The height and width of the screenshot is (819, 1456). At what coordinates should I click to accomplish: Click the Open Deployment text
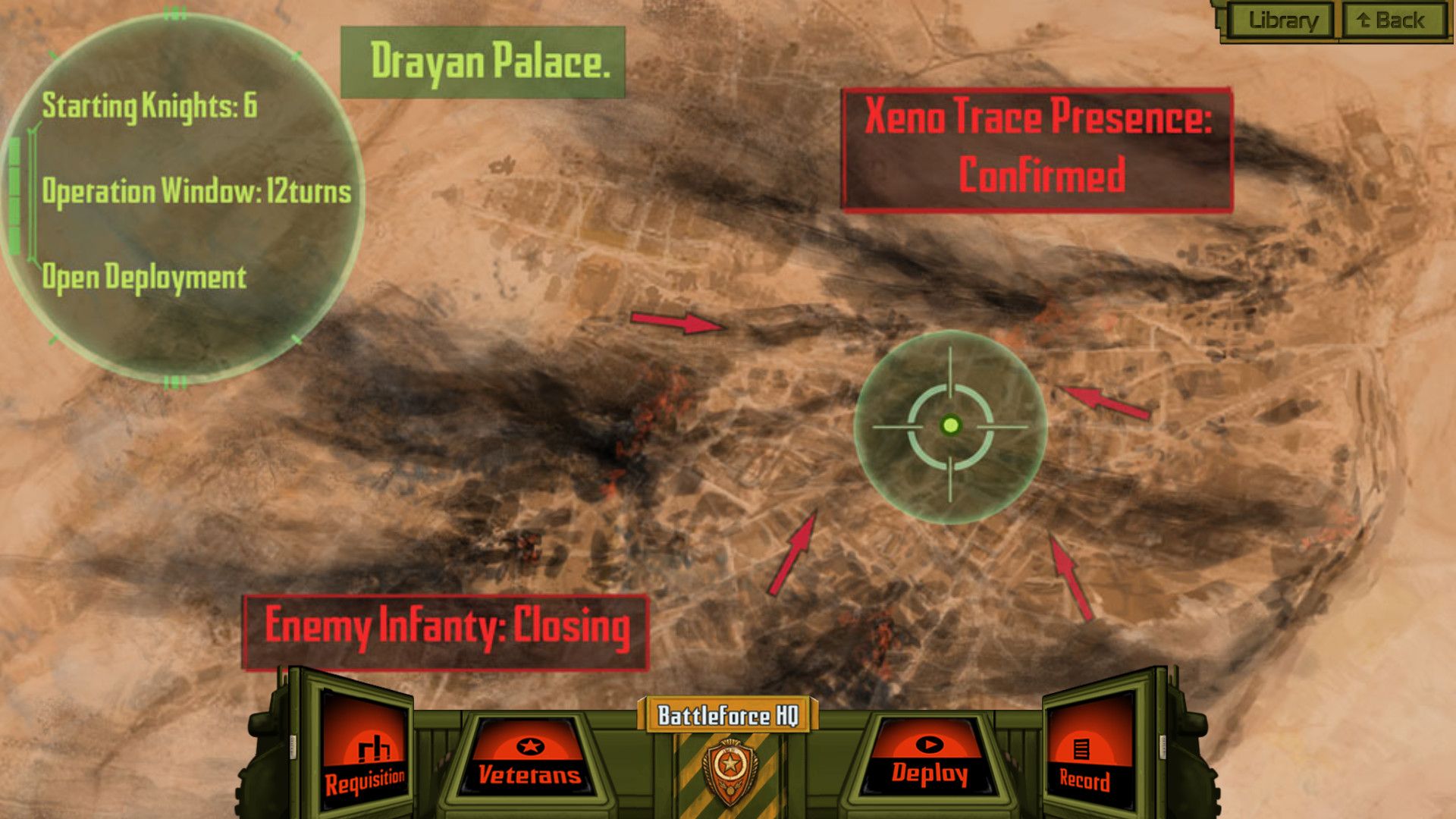144,275
